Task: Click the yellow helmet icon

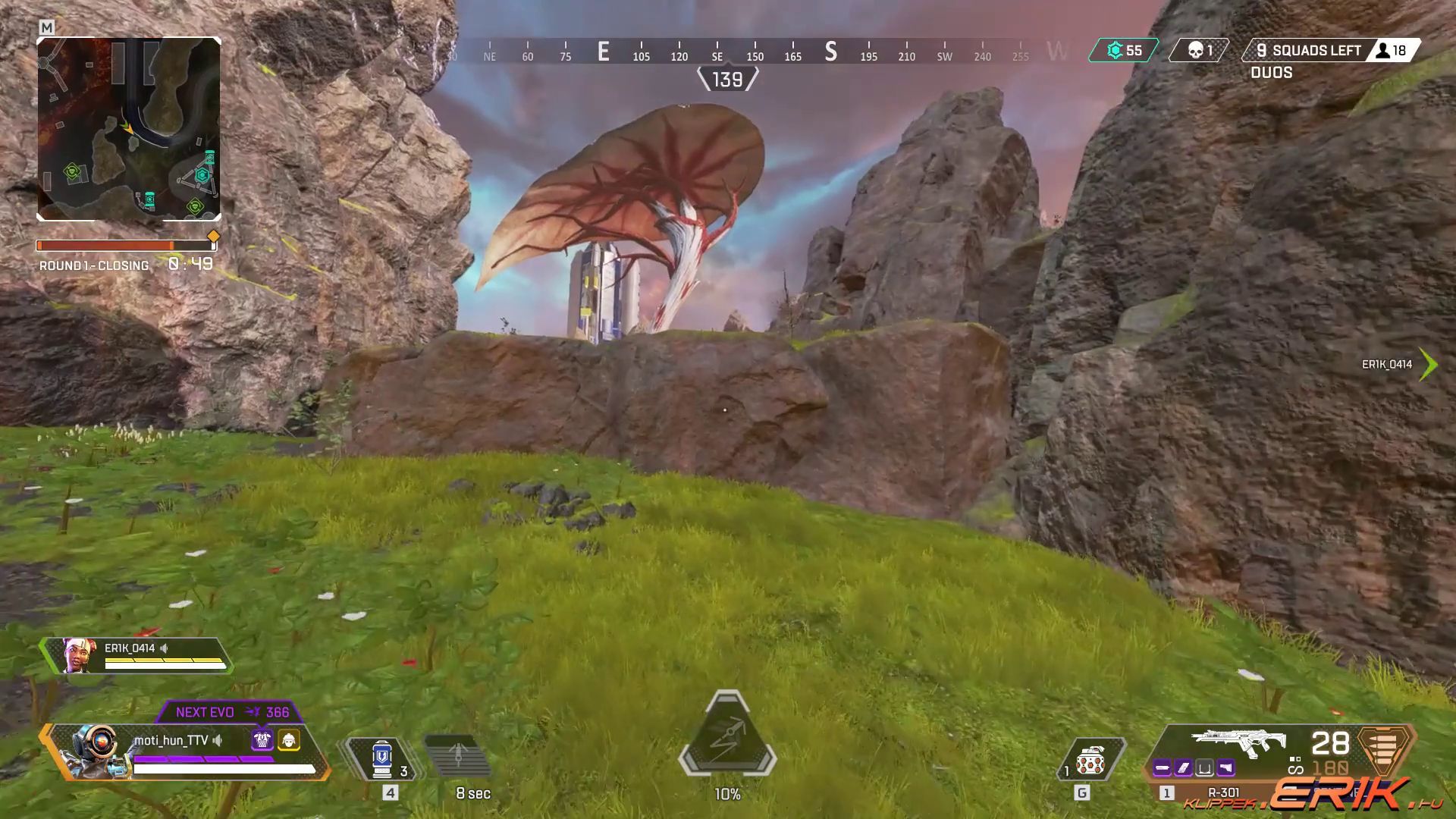Action: click(x=289, y=739)
